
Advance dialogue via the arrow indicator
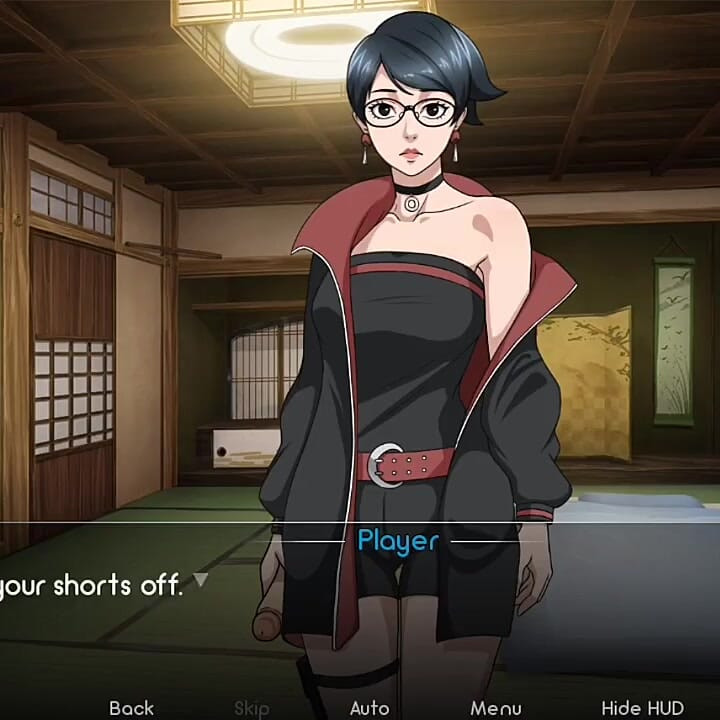(200, 579)
